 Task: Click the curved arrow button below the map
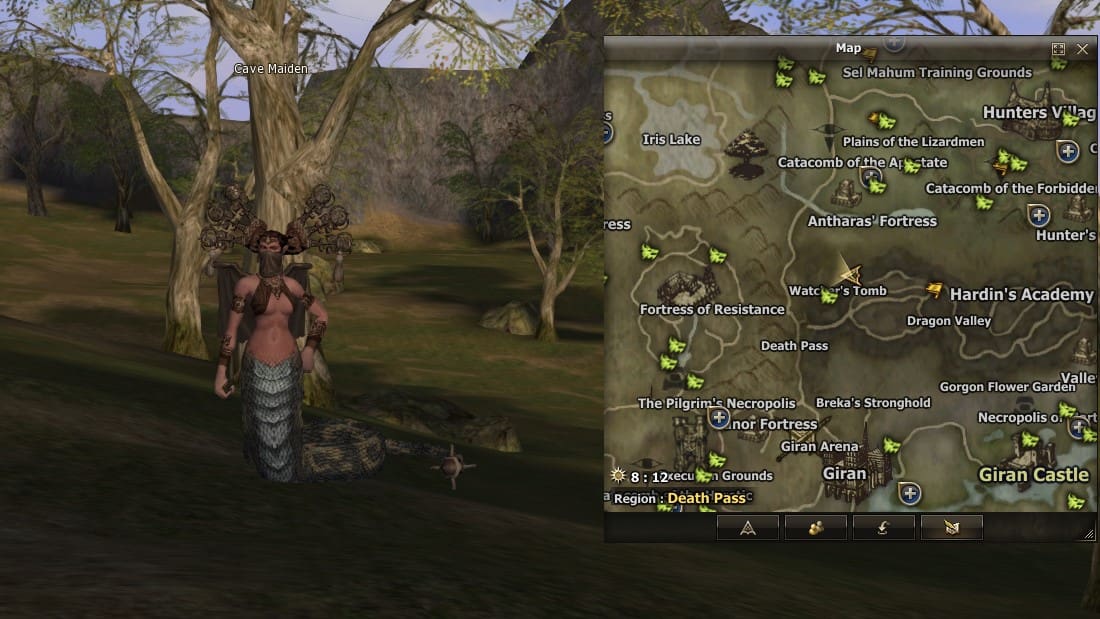point(883,528)
